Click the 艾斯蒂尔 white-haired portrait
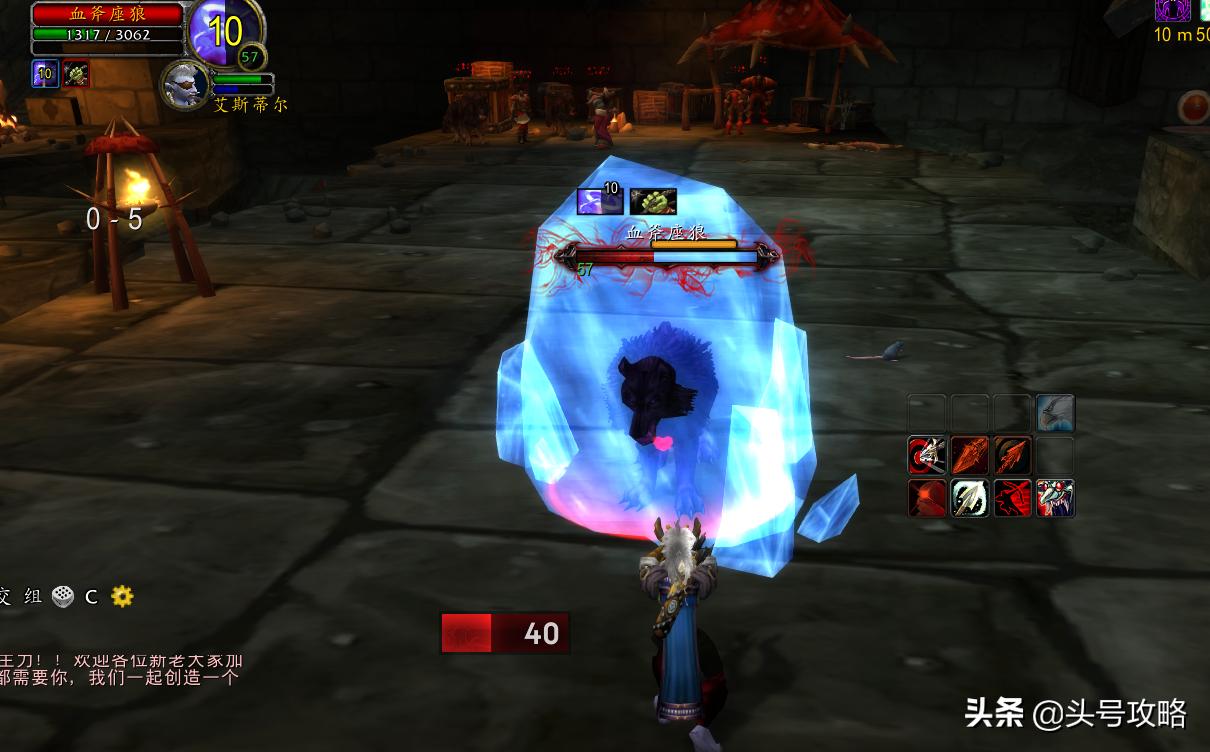The width and height of the screenshot is (1210, 752). tap(186, 84)
